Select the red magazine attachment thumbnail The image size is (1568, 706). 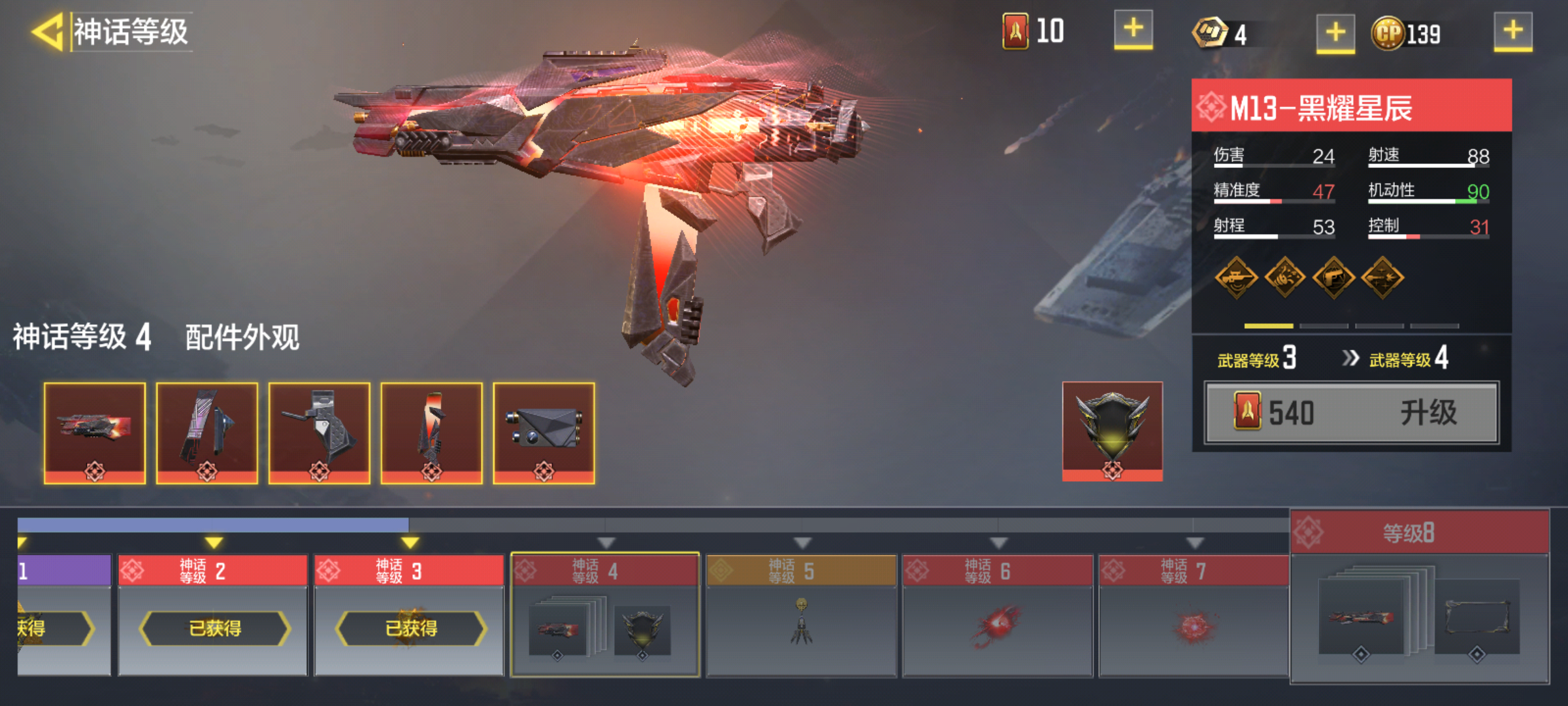[x=432, y=433]
